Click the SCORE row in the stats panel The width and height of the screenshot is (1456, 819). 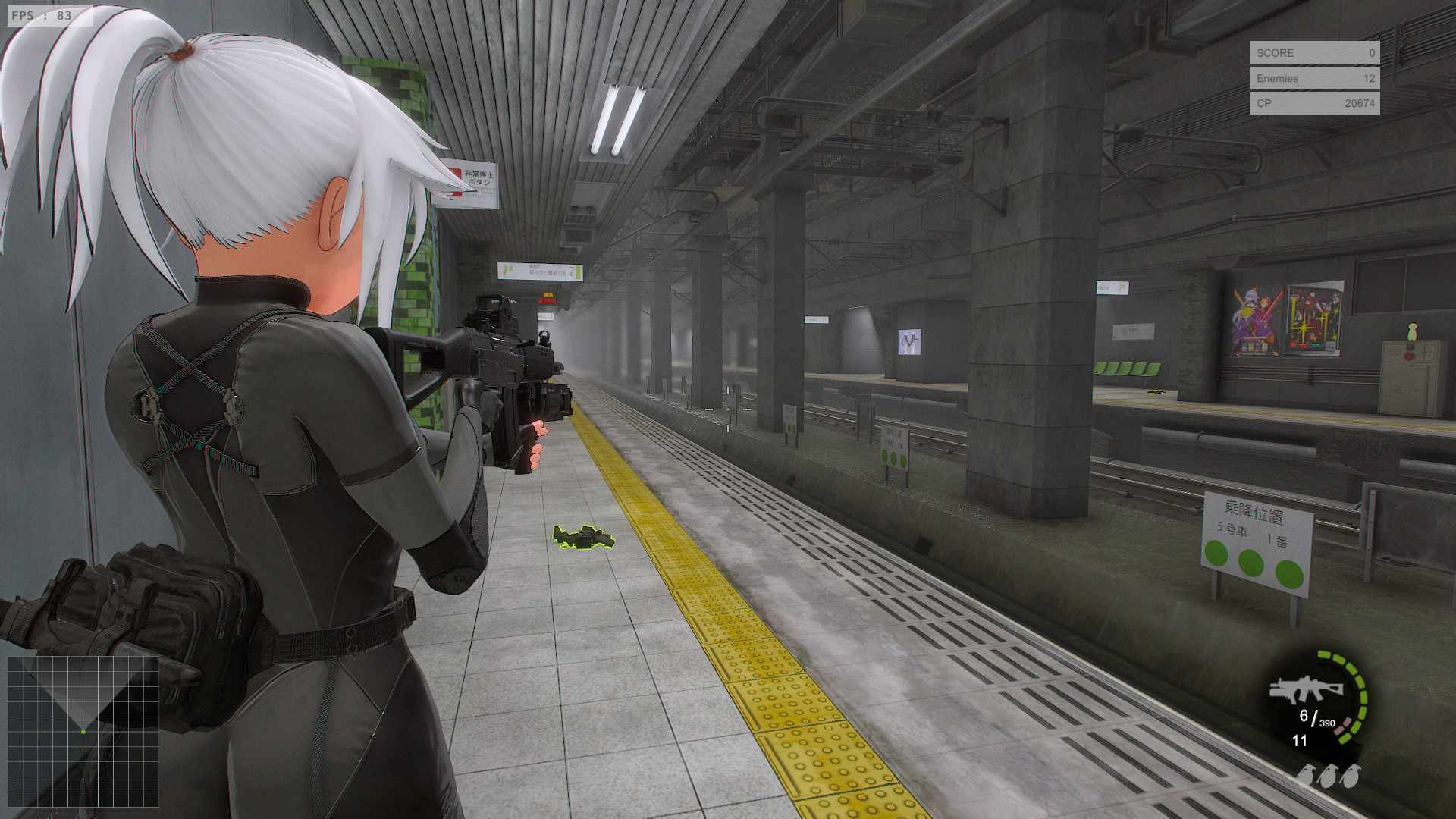[x=1313, y=53]
